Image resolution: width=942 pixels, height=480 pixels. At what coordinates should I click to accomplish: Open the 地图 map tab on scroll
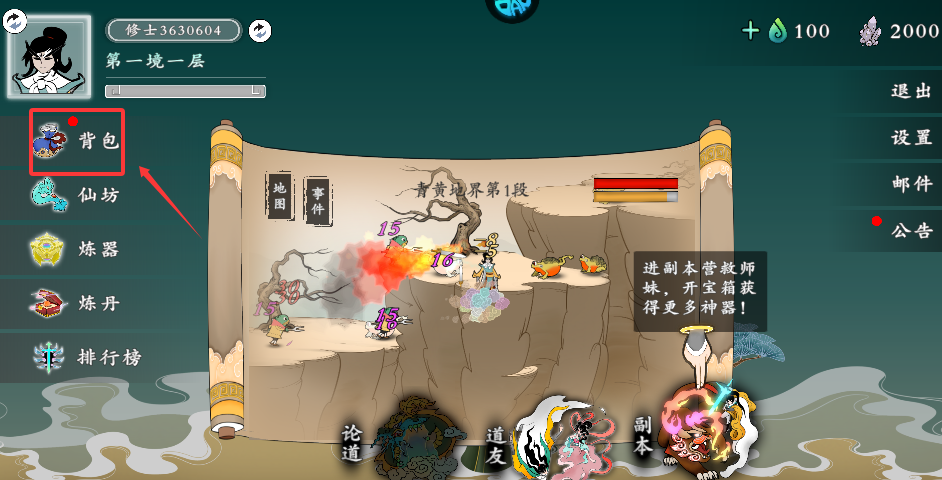[280, 196]
